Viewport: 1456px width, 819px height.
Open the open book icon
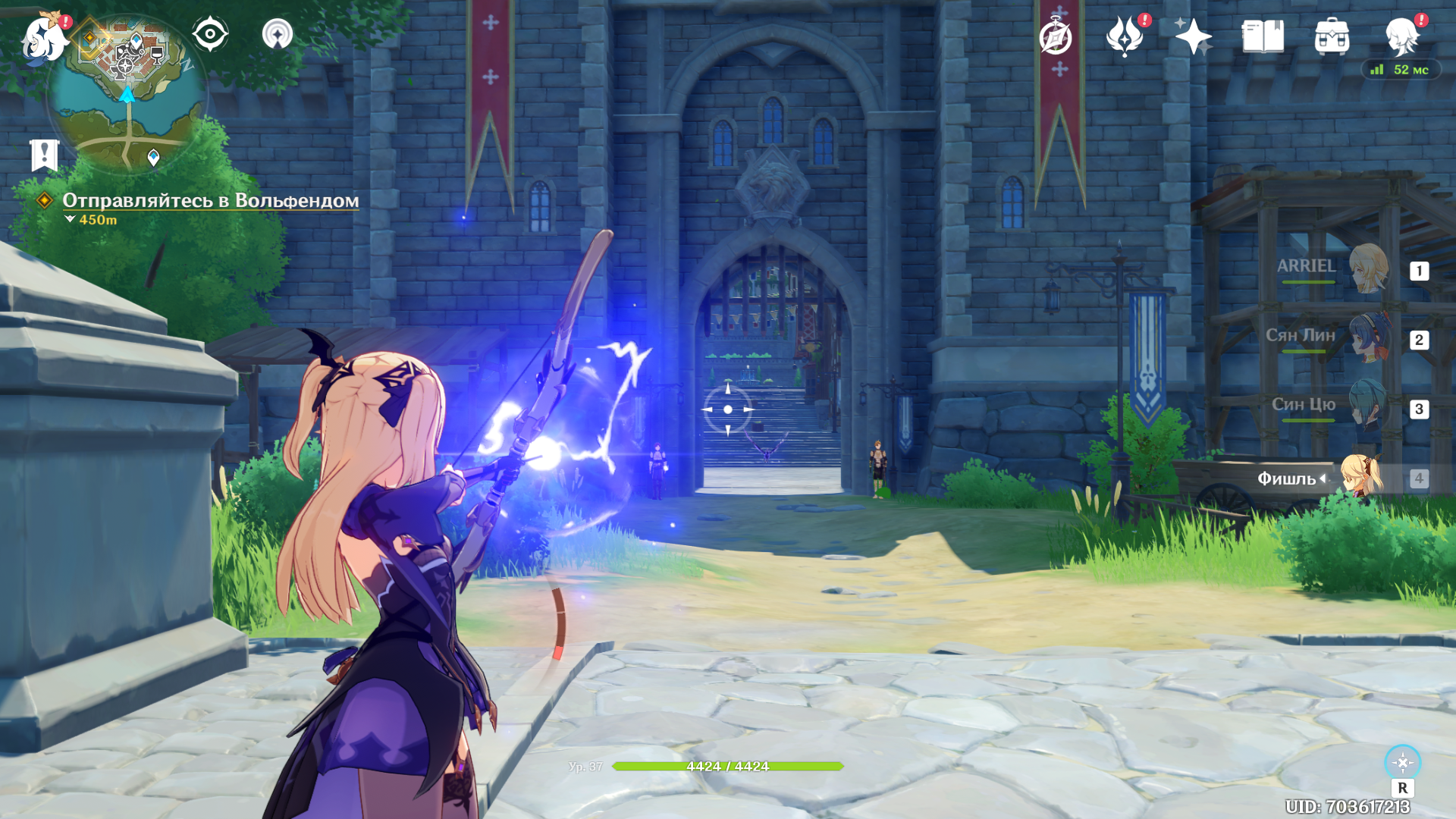coord(1263,36)
